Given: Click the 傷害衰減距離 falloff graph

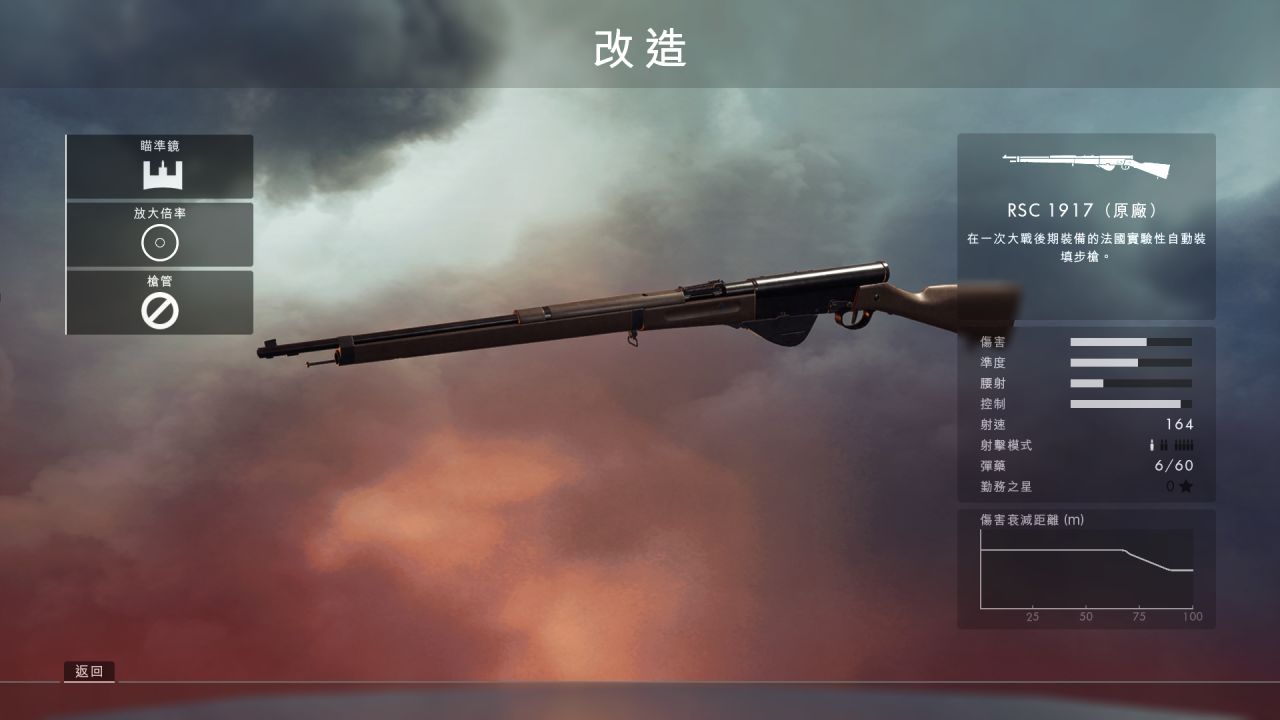Looking at the screenshot, I should point(1086,570).
